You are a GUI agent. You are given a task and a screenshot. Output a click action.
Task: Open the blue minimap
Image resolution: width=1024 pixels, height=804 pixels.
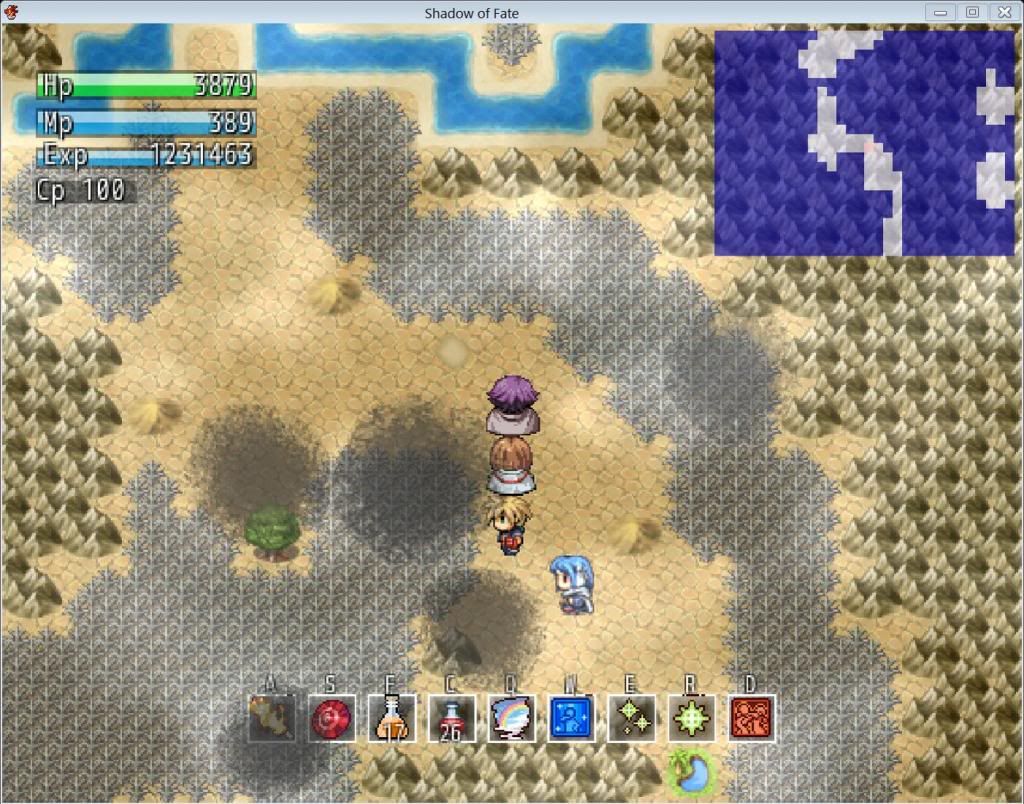point(864,142)
